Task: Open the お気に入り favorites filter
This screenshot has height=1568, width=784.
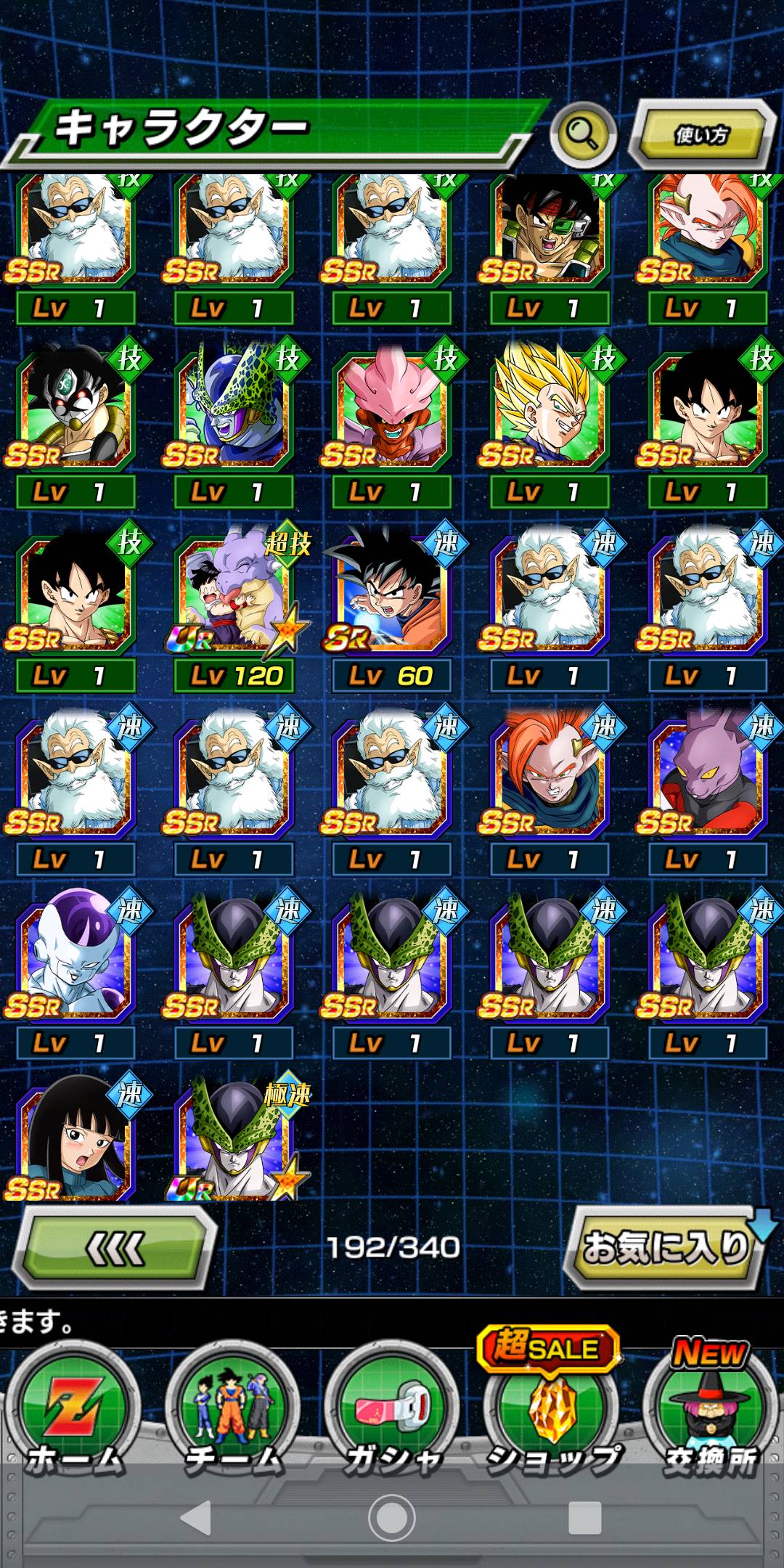Action: (665, 1249)
